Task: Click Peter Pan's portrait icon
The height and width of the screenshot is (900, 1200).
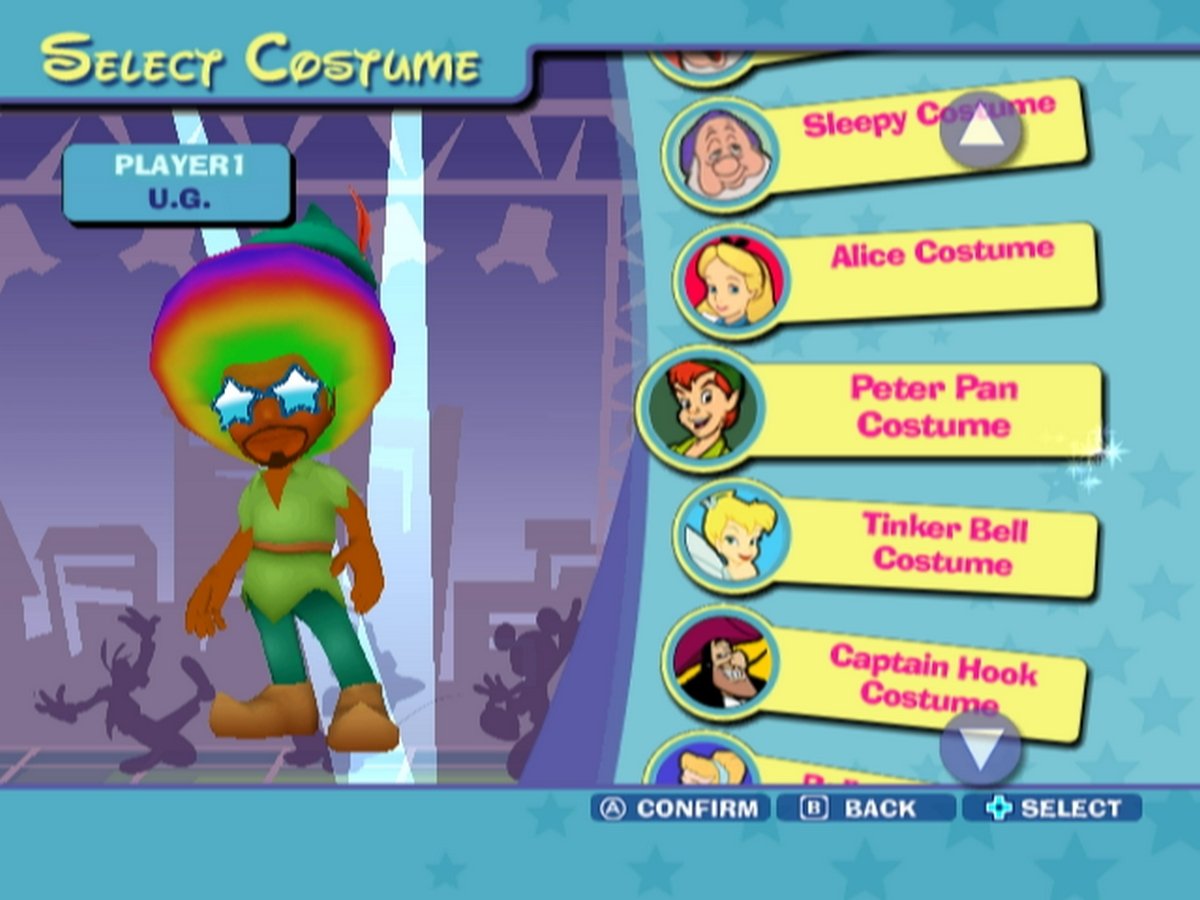Action: pos(700,407)
